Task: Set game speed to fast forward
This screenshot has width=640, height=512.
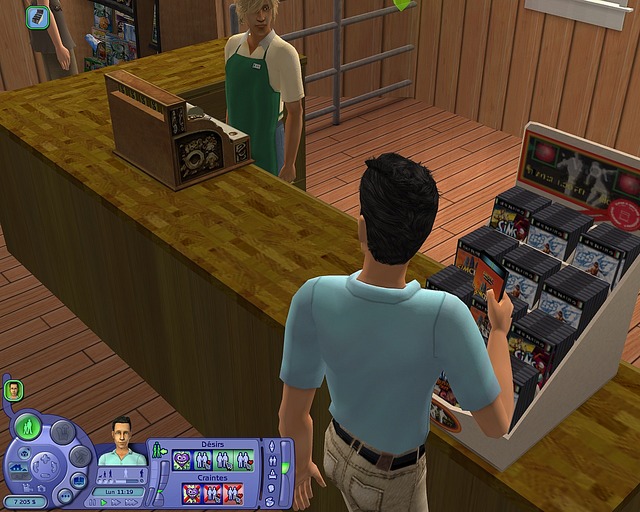Action: pos(116,502)
